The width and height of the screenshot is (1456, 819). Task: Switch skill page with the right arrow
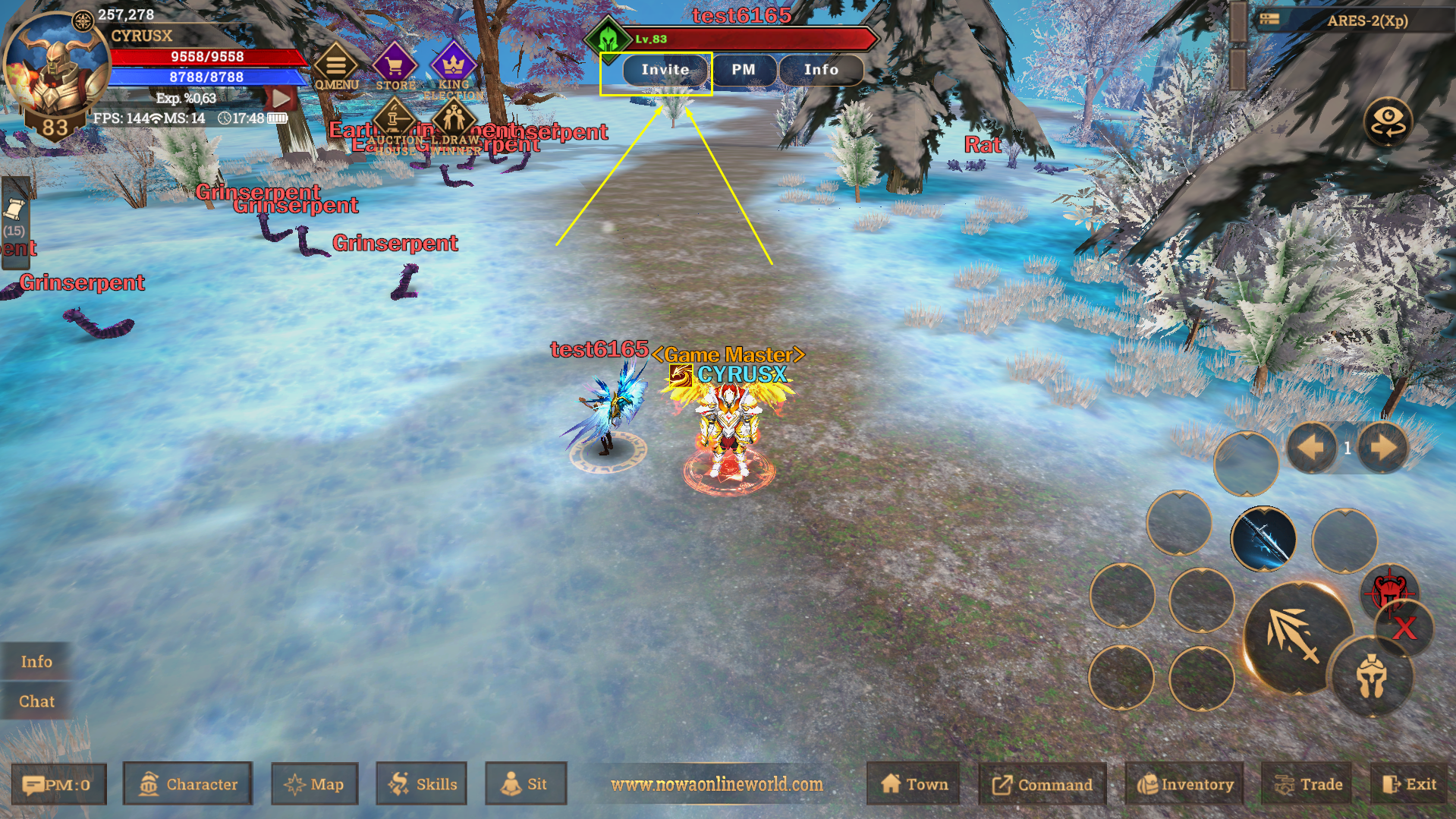point(1382,448)
